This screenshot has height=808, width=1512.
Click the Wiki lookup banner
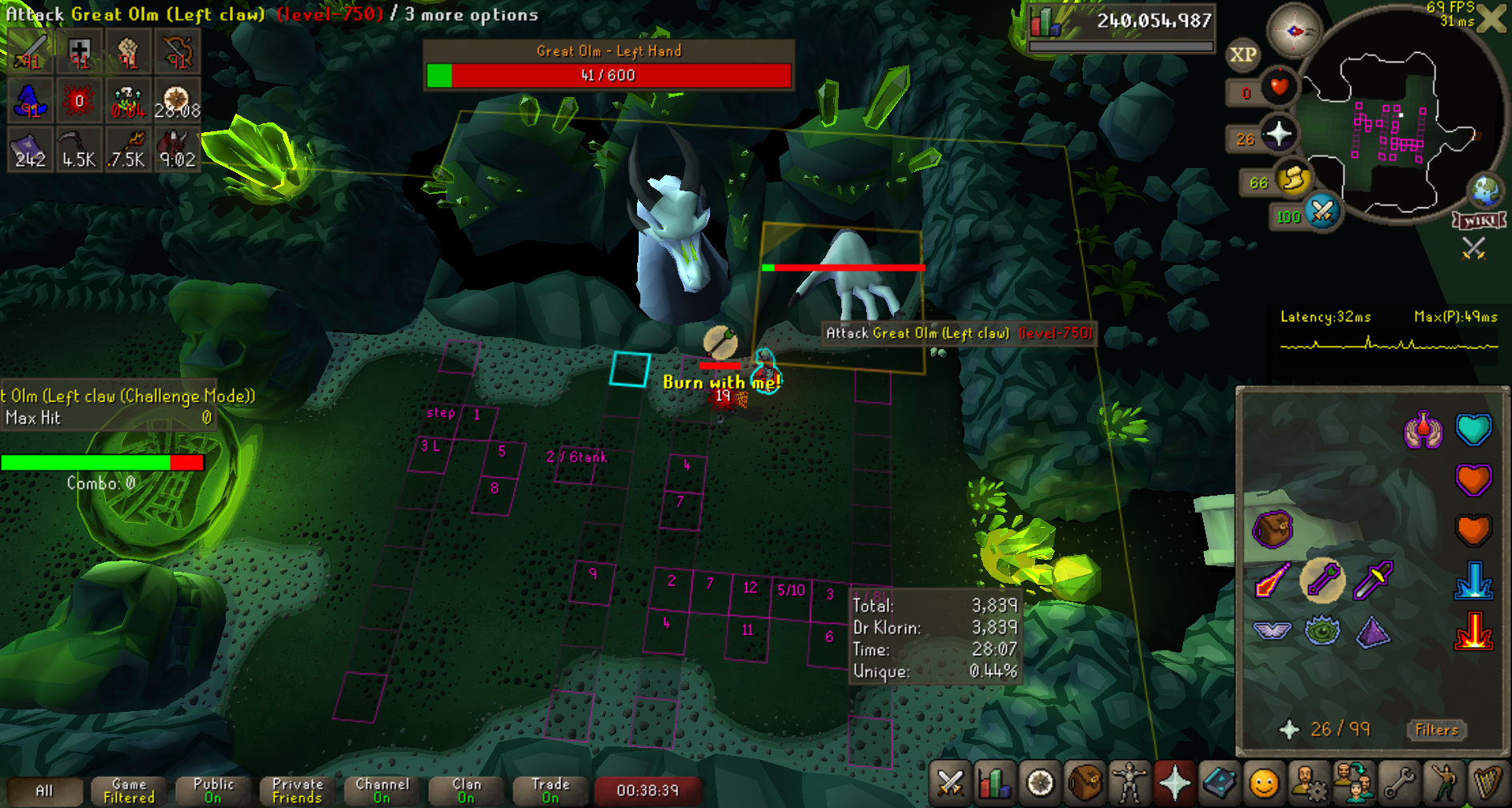pyautogui.click(x=1480, y=220)
